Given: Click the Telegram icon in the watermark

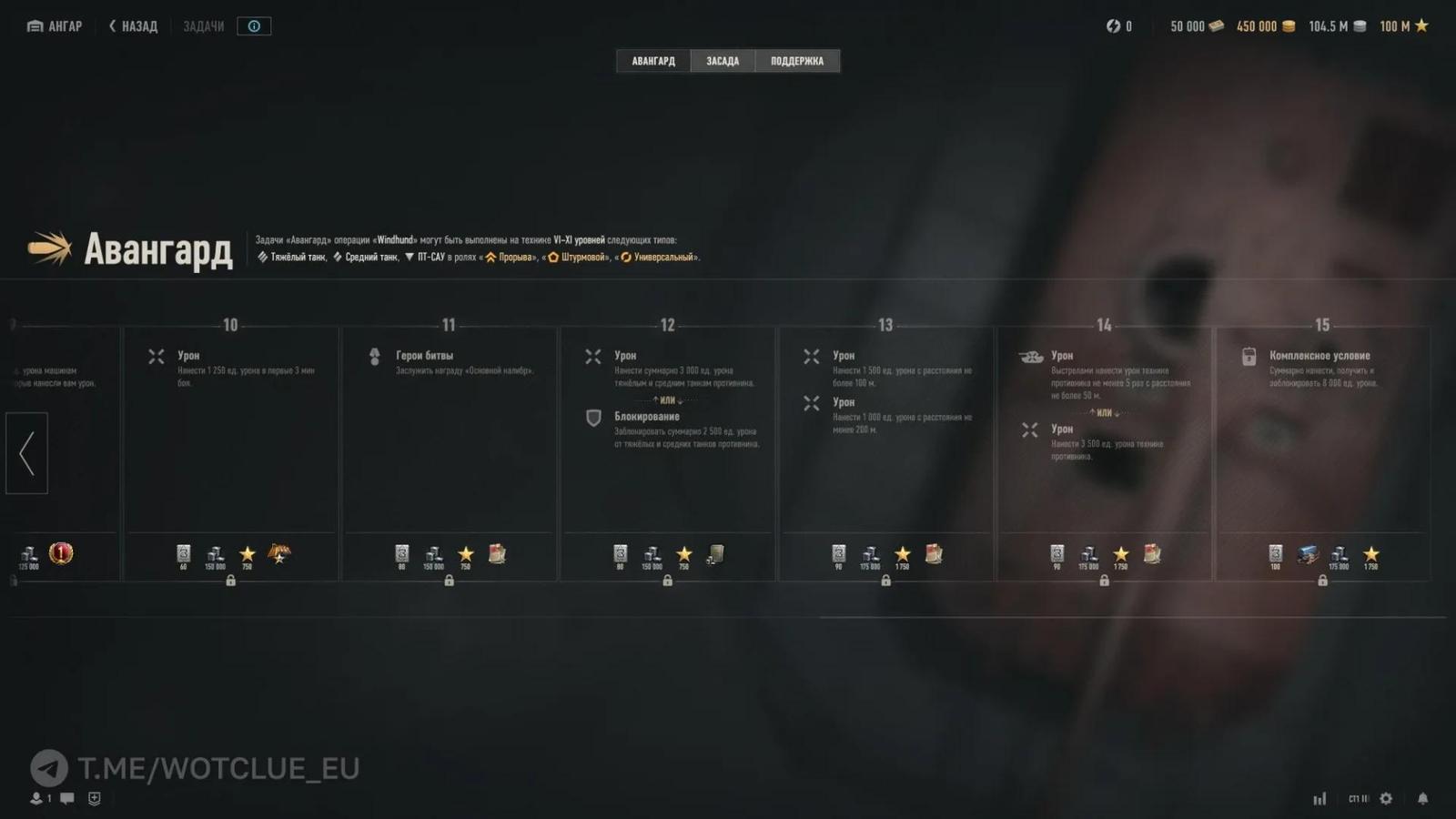Looking at the screenshot, I should [x=47, y=768].
